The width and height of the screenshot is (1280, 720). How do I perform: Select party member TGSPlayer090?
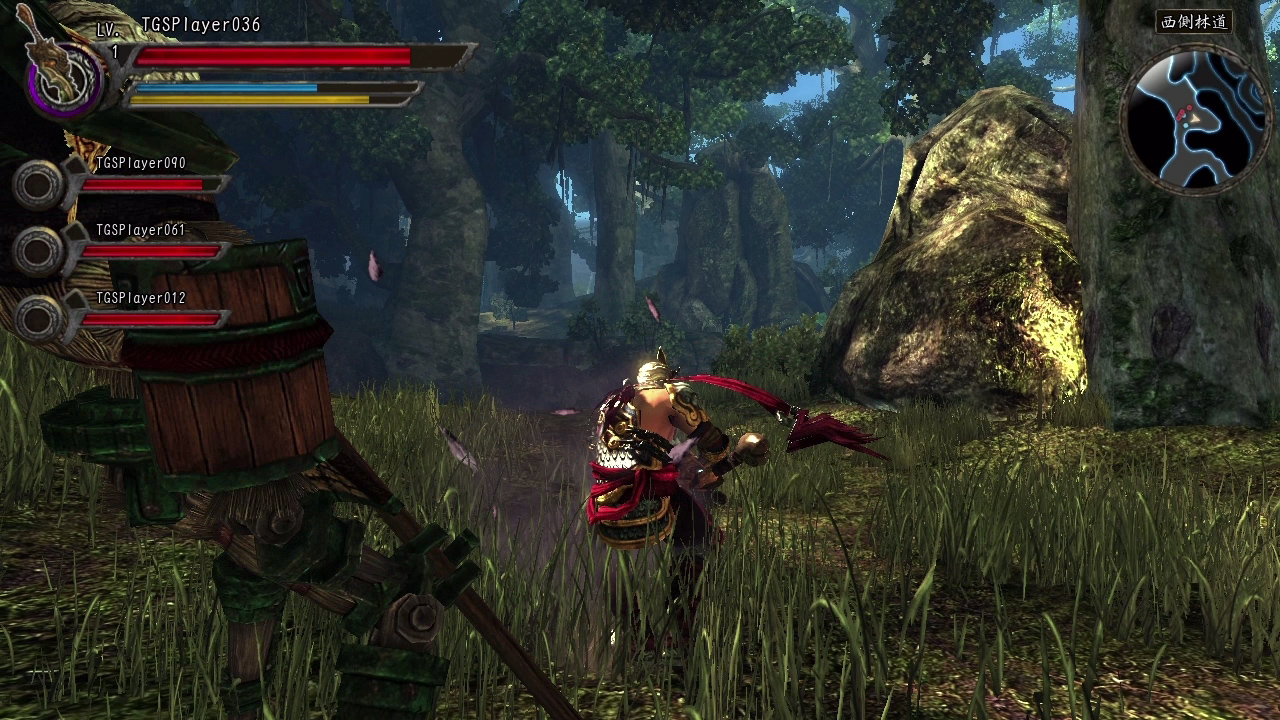point(140,163)
